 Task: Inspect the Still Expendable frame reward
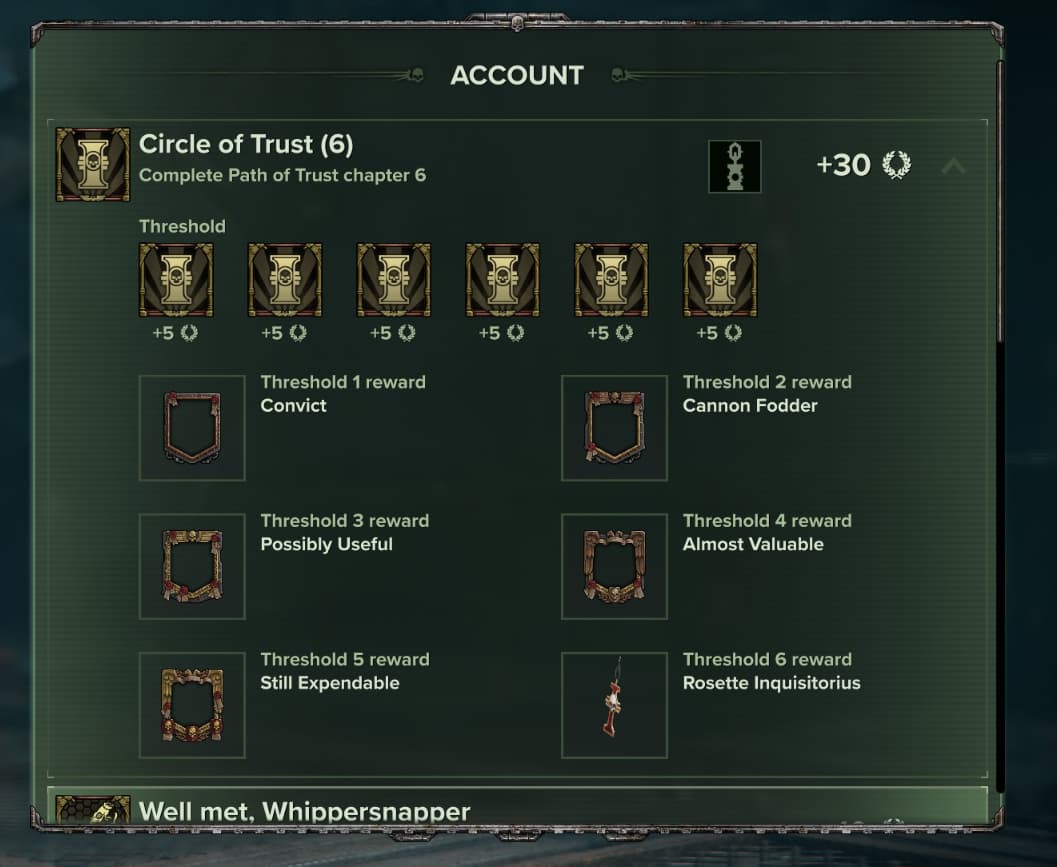192,705
